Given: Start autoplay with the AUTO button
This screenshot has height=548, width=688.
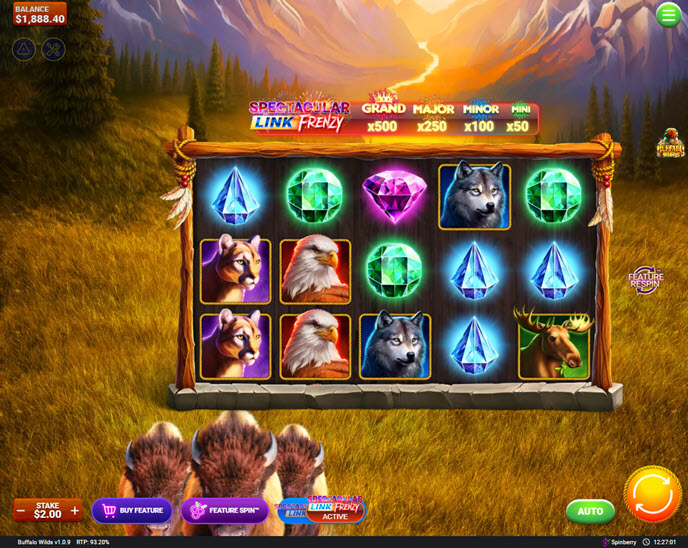Looking at the screenshot, I should [x=590, y=511].
